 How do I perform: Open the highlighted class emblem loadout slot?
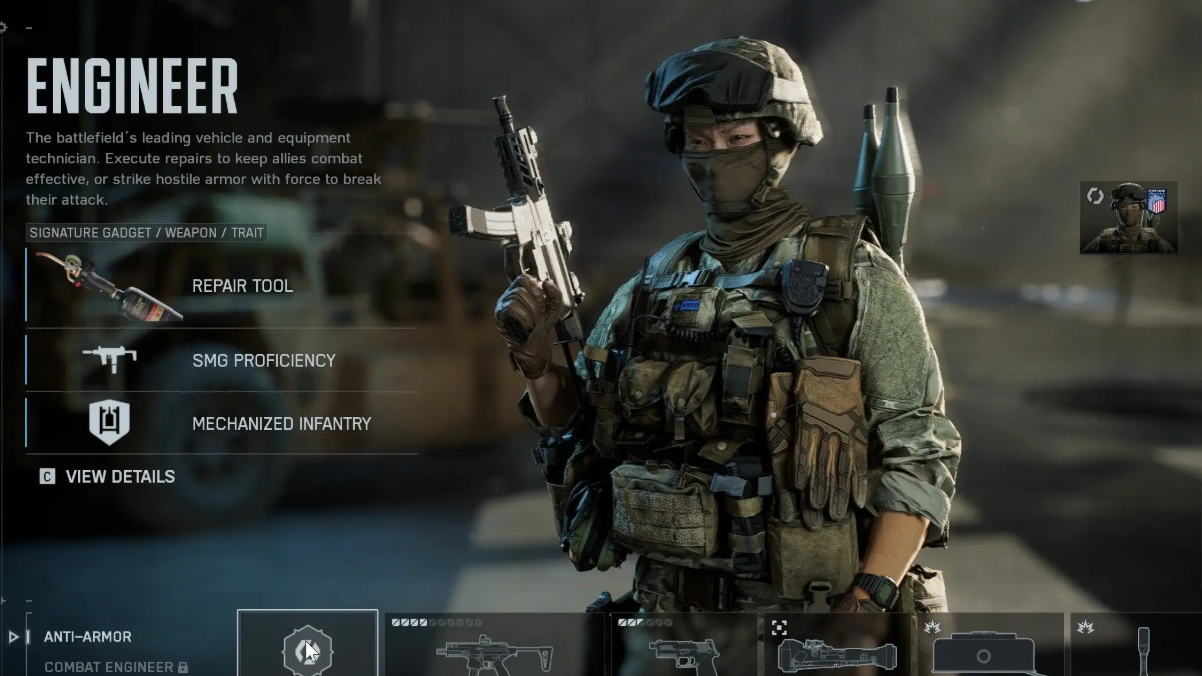coord(307,645)
